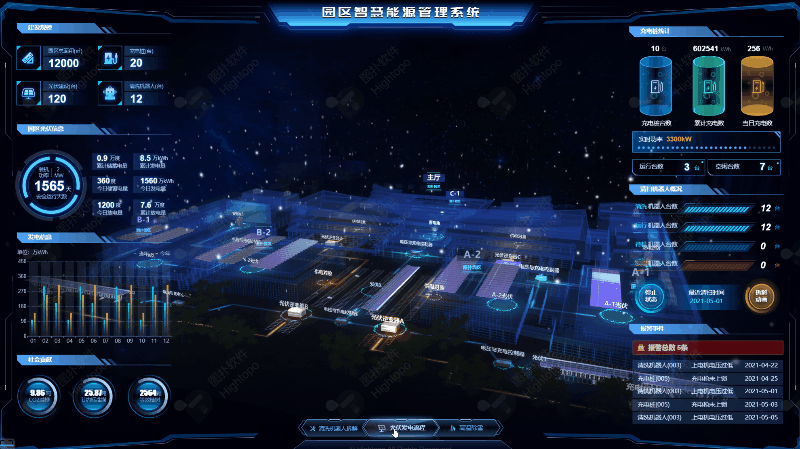The width and height of the screenshot is (800, 449).
Task: Select the alarm row dated 2021-04-22
Action: coord(704,365)
